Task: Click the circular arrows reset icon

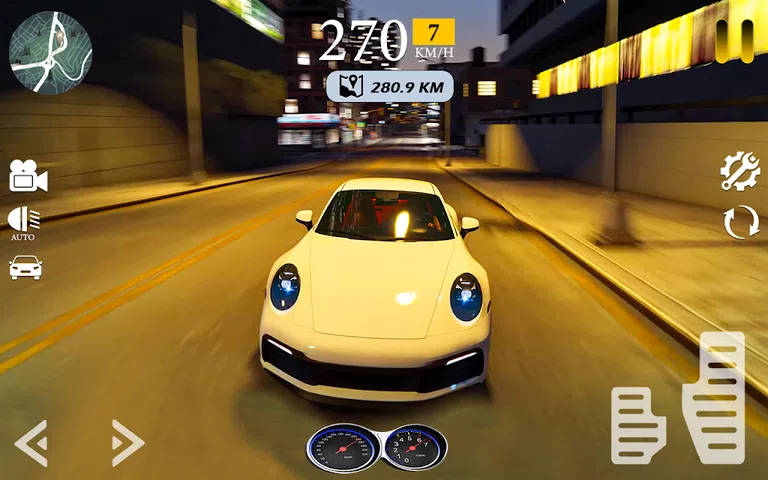Action: pos(740,222)
